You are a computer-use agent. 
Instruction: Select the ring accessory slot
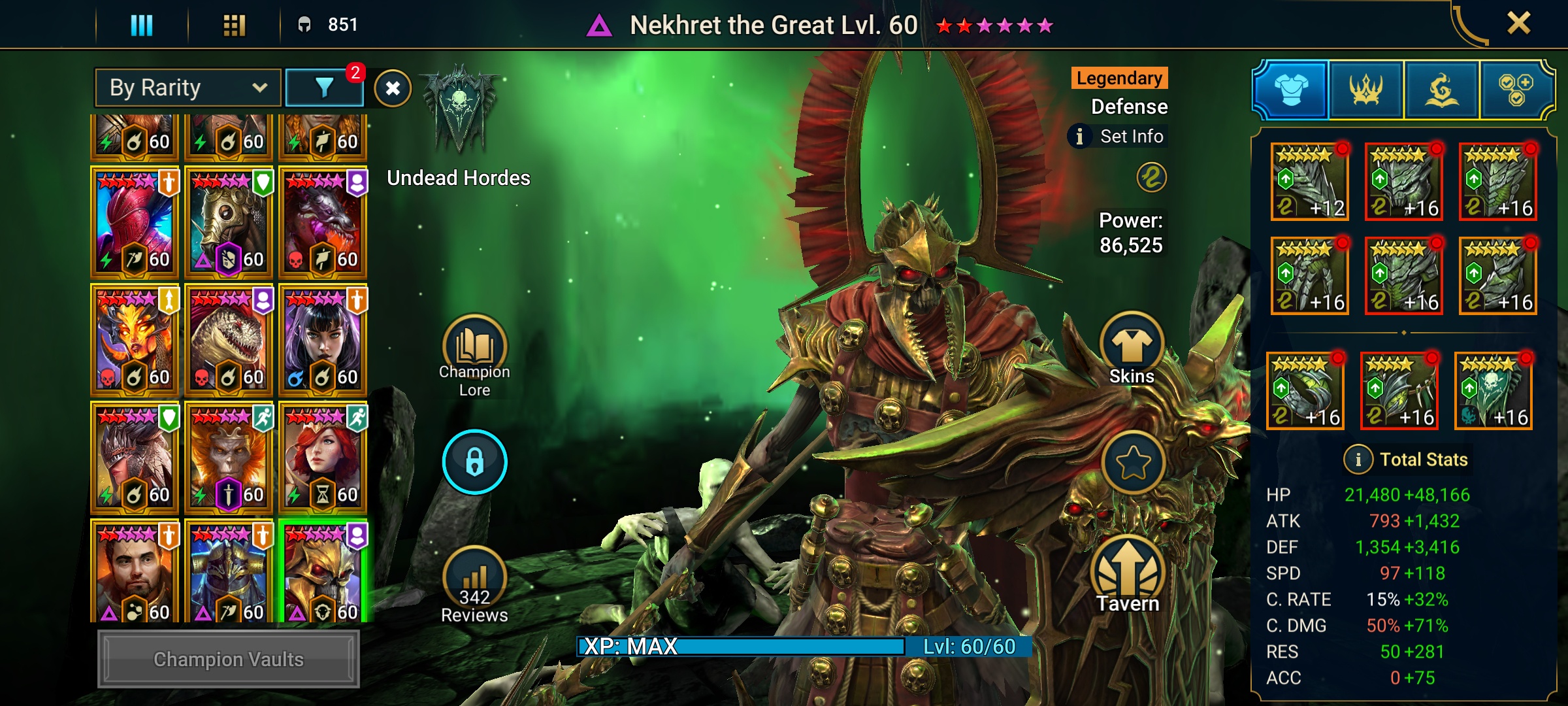pos(1305,391)
